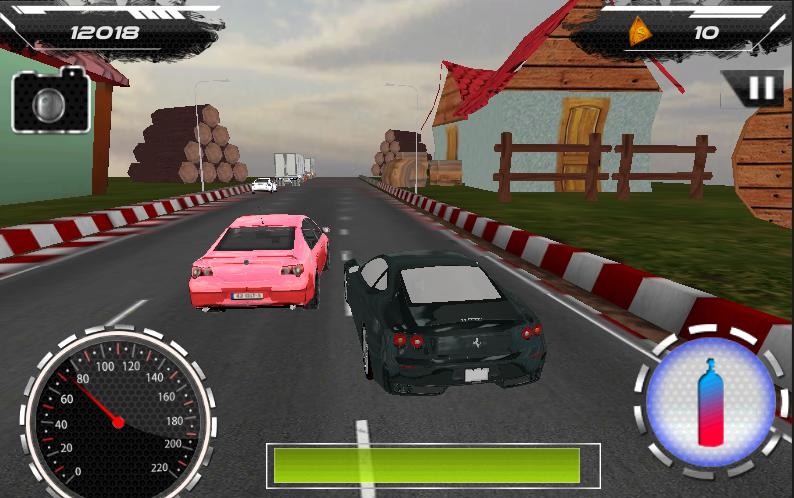794x498 pixels.
Task: Activate the nitro boost bottle
Action: [x=711, y=403]
